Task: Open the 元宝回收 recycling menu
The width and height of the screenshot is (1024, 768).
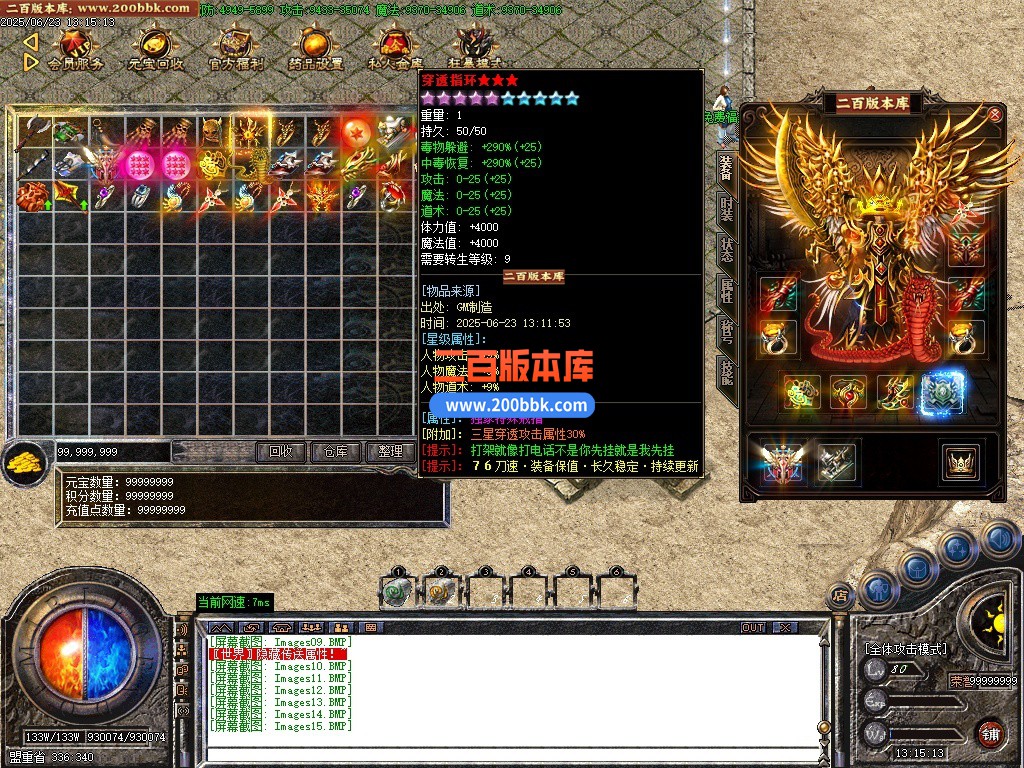Action: [155, 48]
